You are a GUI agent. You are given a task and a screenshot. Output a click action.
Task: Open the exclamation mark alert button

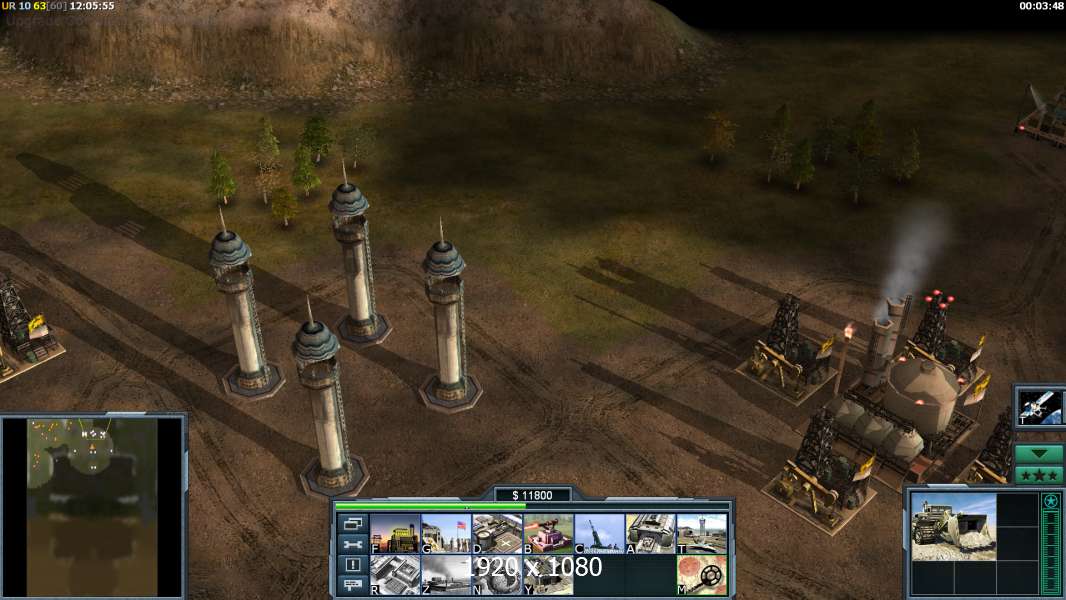(x=351, y=565)
